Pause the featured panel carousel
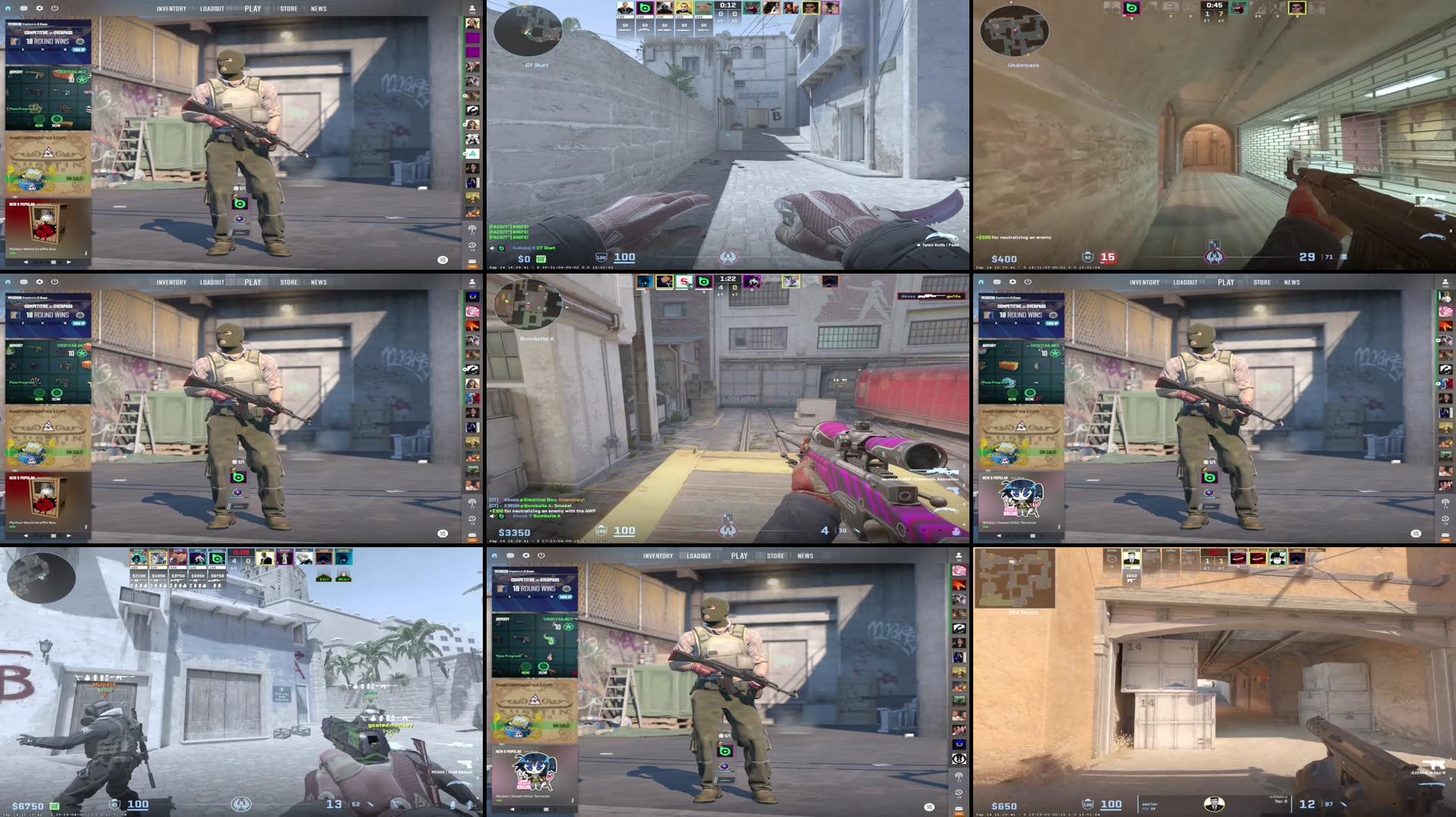The image size is (1456, 817). tap(53, 262)
